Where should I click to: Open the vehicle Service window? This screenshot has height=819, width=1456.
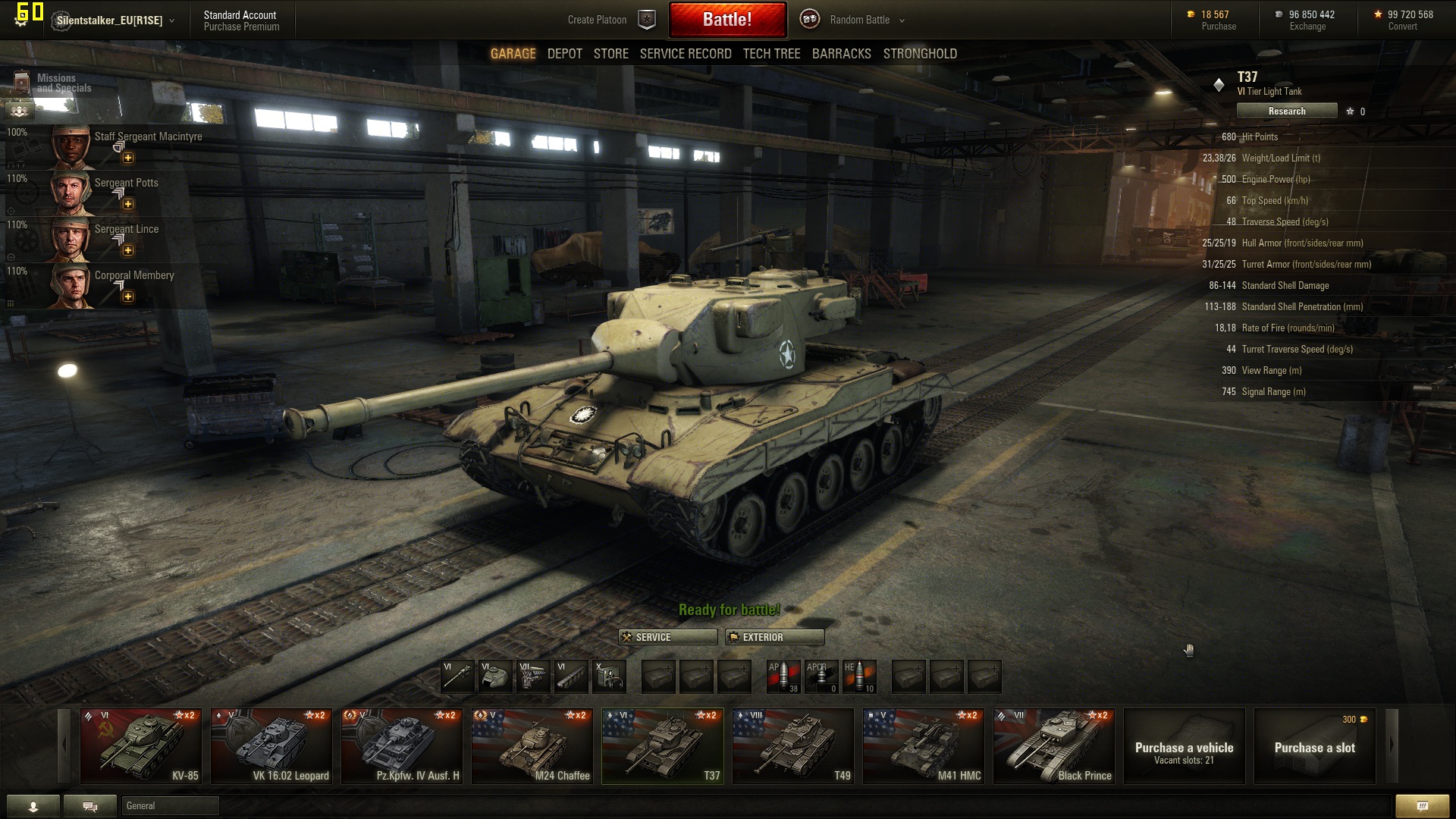click(x=667, y=637)
